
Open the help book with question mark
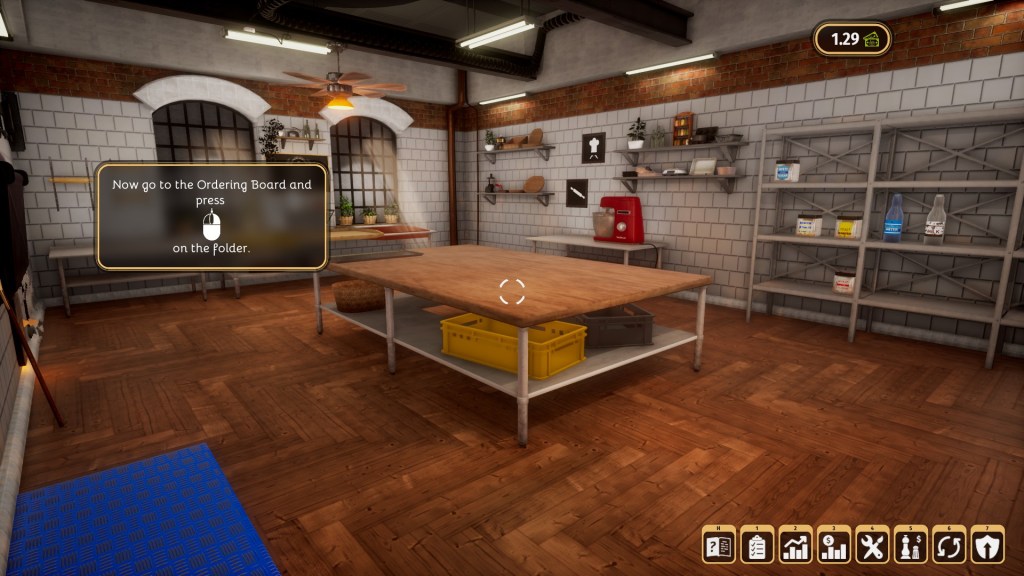tap(719, 545)
